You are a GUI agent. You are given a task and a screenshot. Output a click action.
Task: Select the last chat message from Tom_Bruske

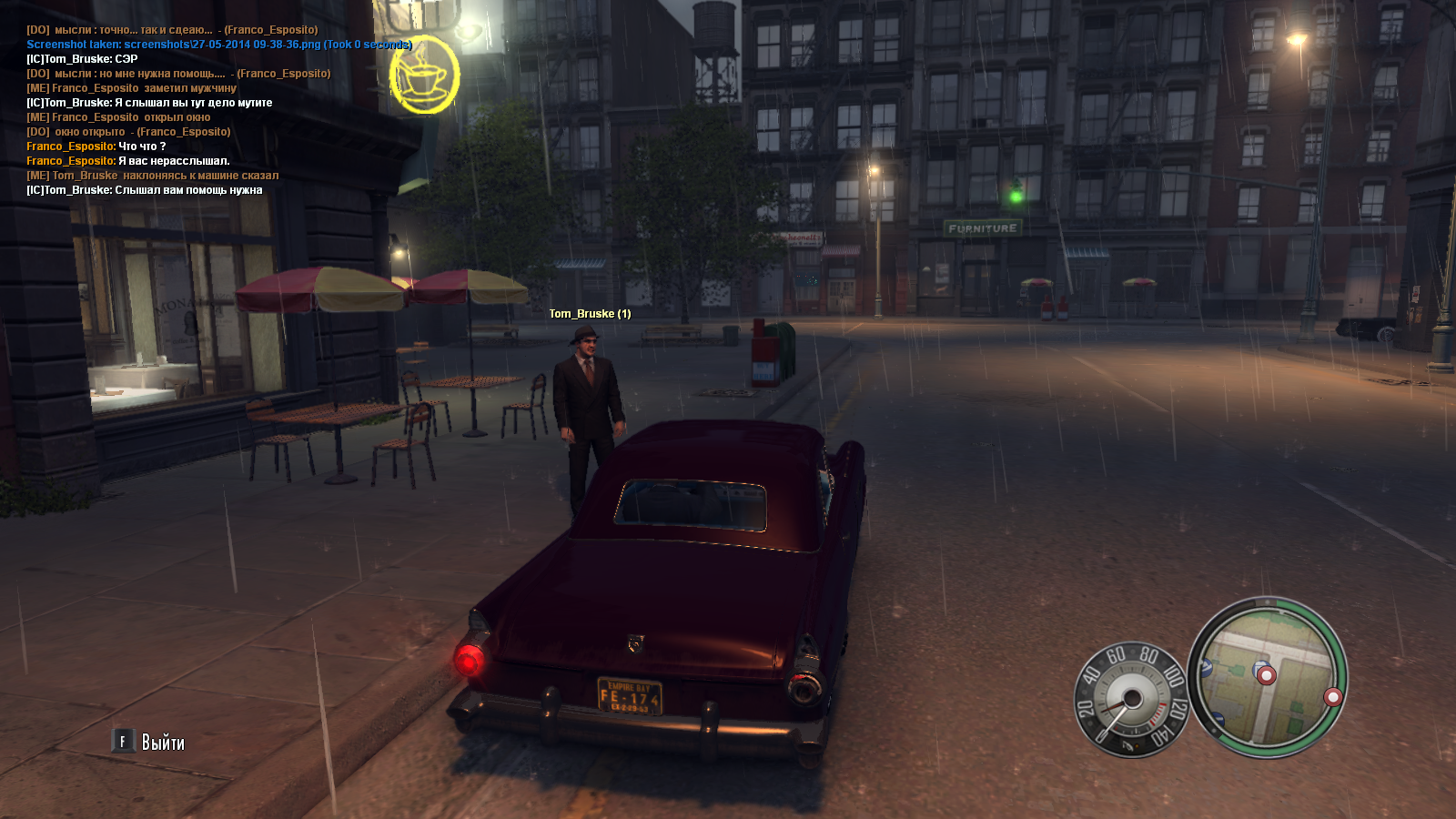click(144, 190)
